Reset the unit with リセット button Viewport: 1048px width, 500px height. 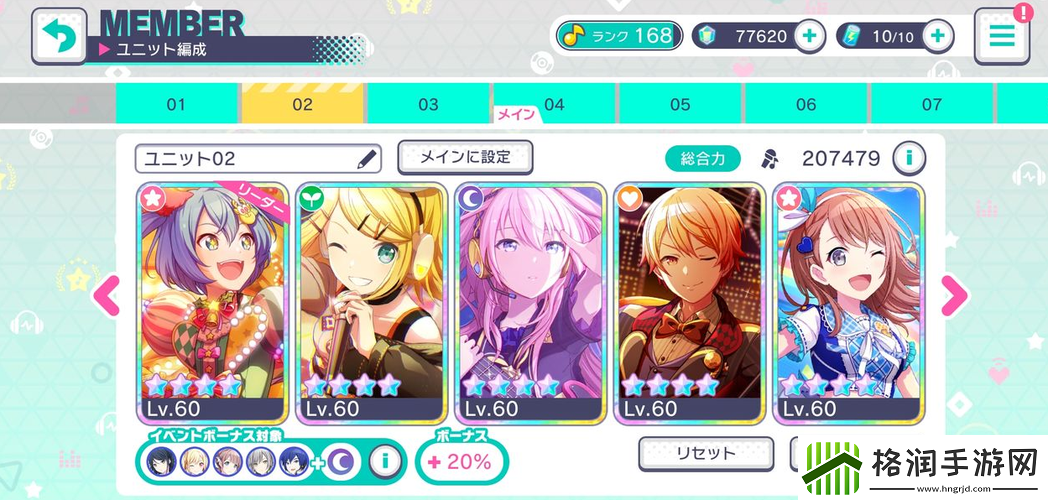705,453
